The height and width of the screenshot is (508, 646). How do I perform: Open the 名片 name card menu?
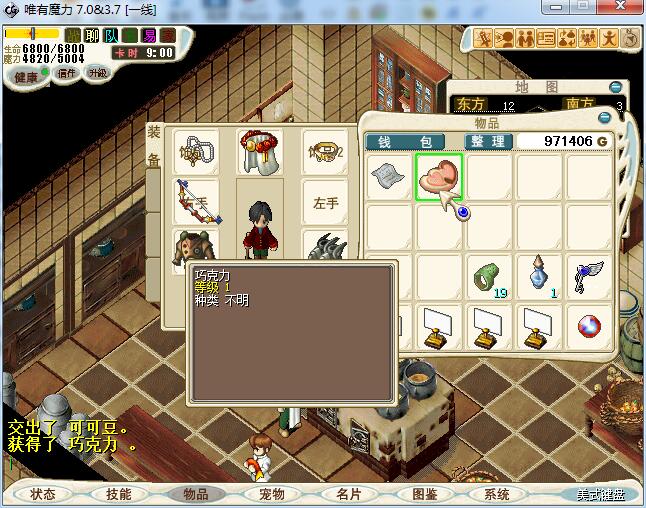[348, 494]
